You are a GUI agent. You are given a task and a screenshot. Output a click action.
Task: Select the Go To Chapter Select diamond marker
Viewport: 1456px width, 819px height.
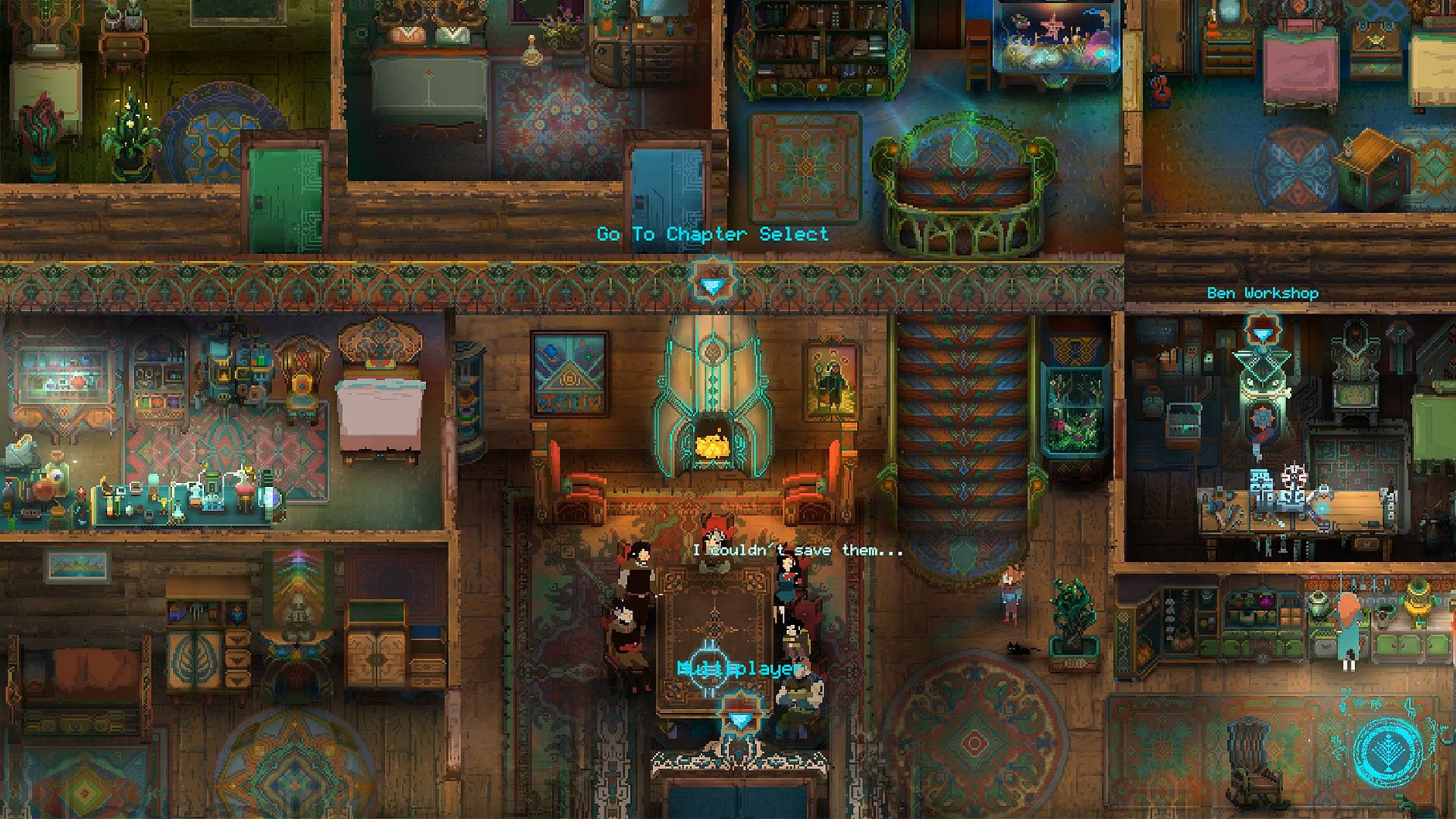(711, 281)
